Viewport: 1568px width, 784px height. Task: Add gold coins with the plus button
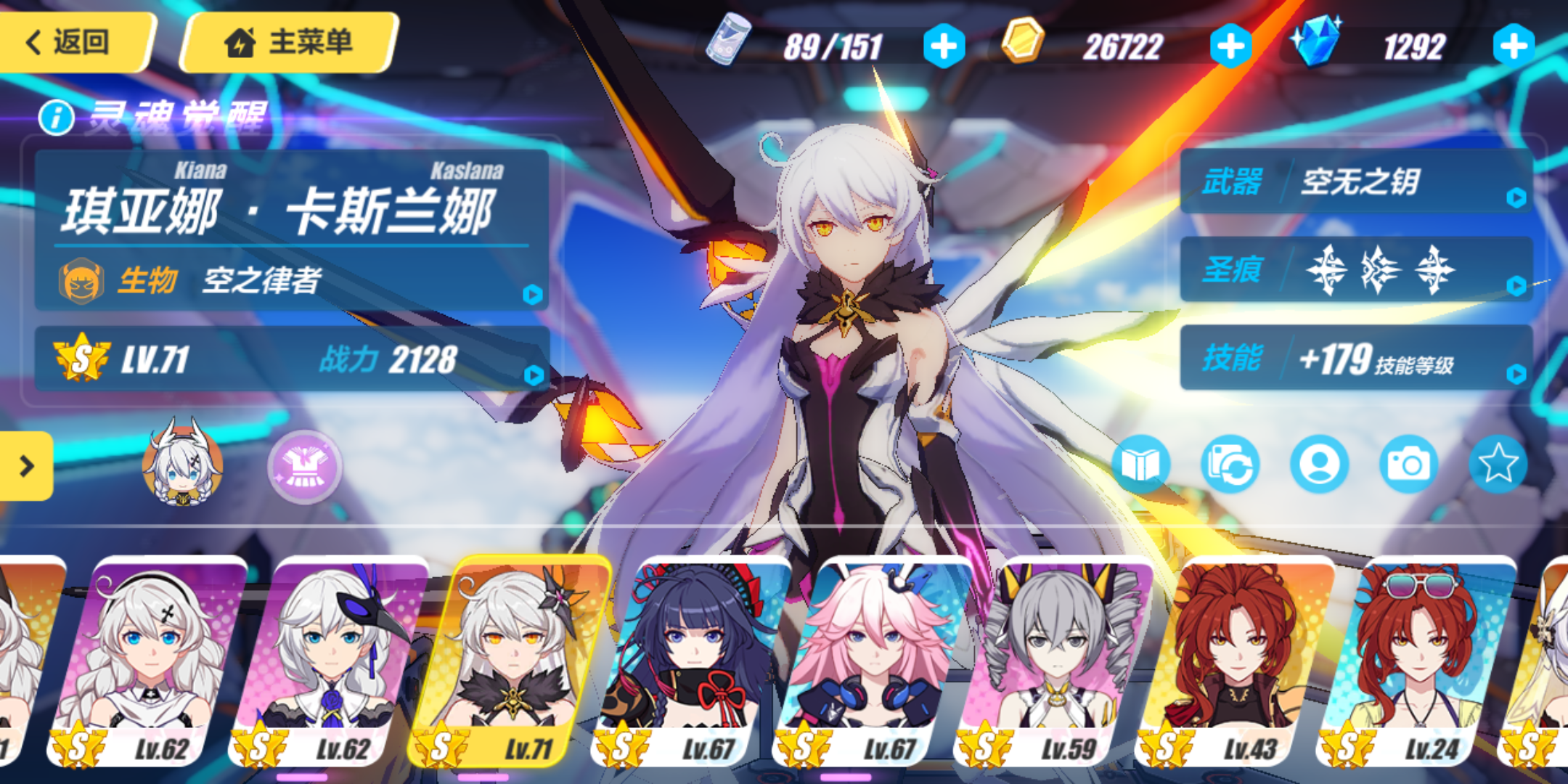coord(1230,46)
